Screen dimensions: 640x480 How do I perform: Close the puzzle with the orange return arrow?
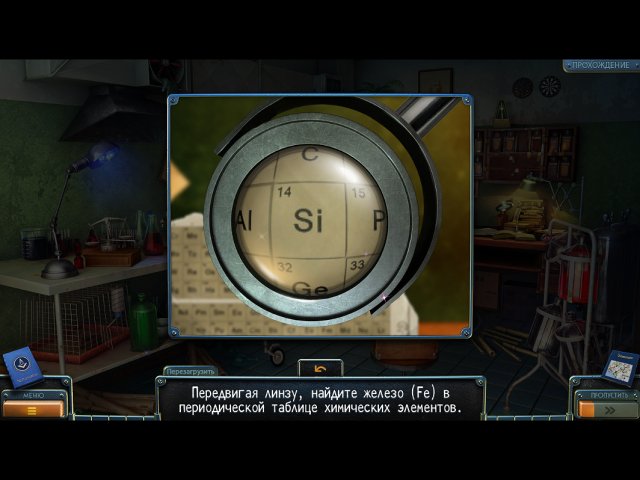[x=320, y=368]
